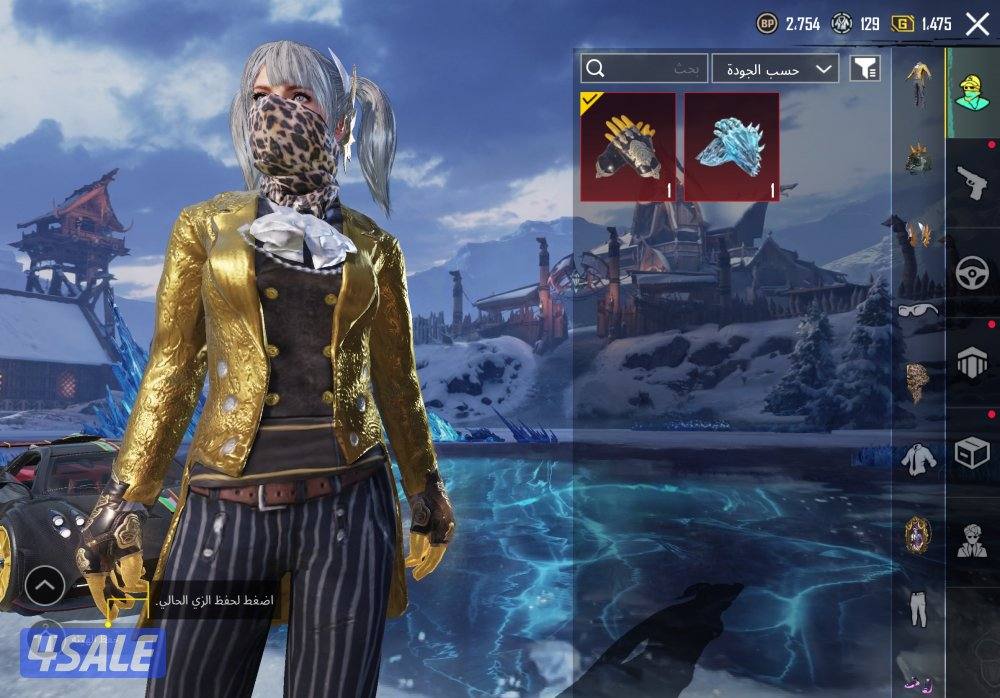Open the backpack gear tab
The height and width of the screenshot is (698, 1000).
tap(972, 362)
